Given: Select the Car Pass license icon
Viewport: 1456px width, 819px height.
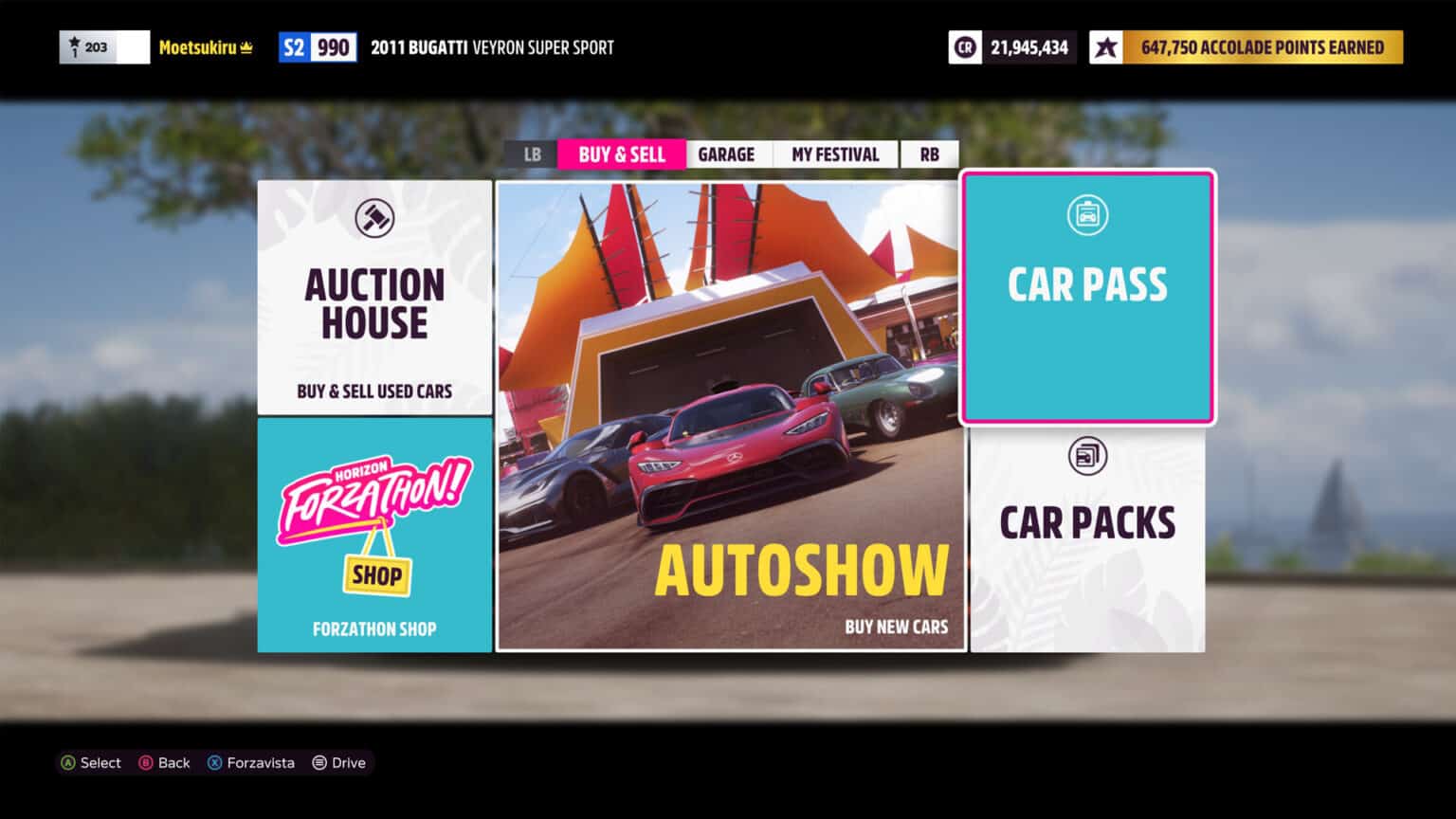Looking at the screenshot, I should coord(1087,215).
